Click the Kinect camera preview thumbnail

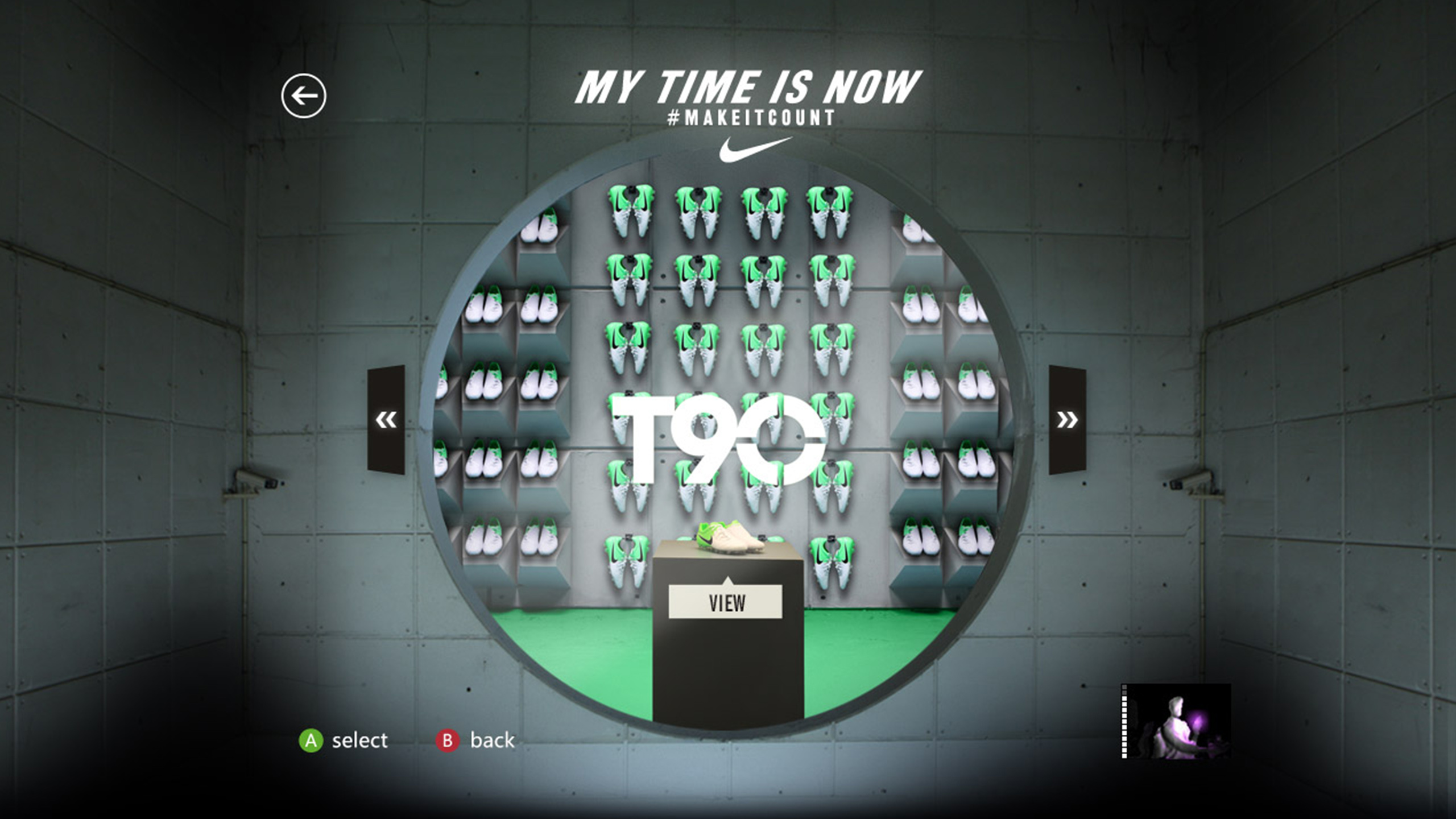(x=1176, y=721)
